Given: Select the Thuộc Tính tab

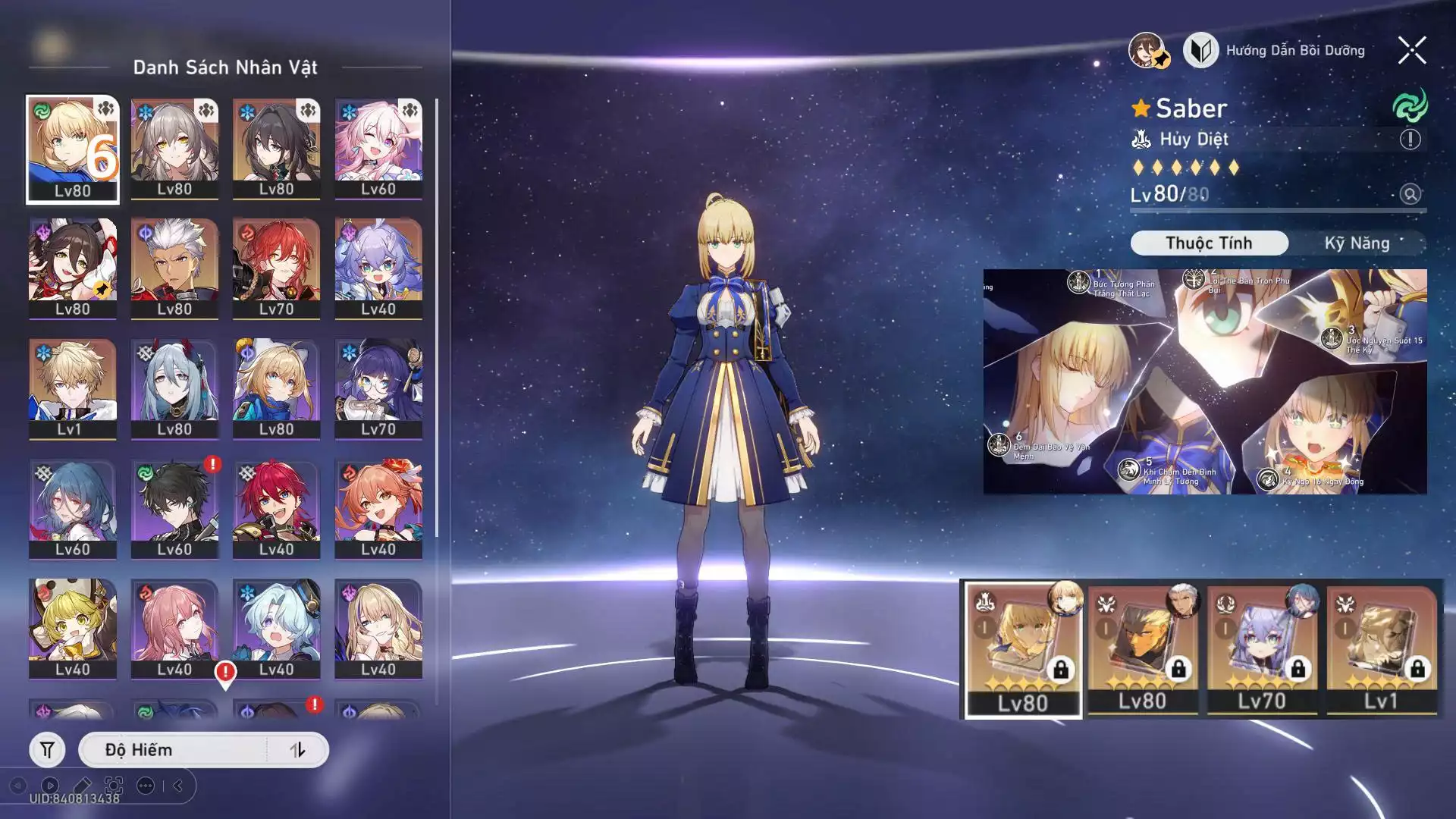Looking at the screenshot, I should 1209,243.
